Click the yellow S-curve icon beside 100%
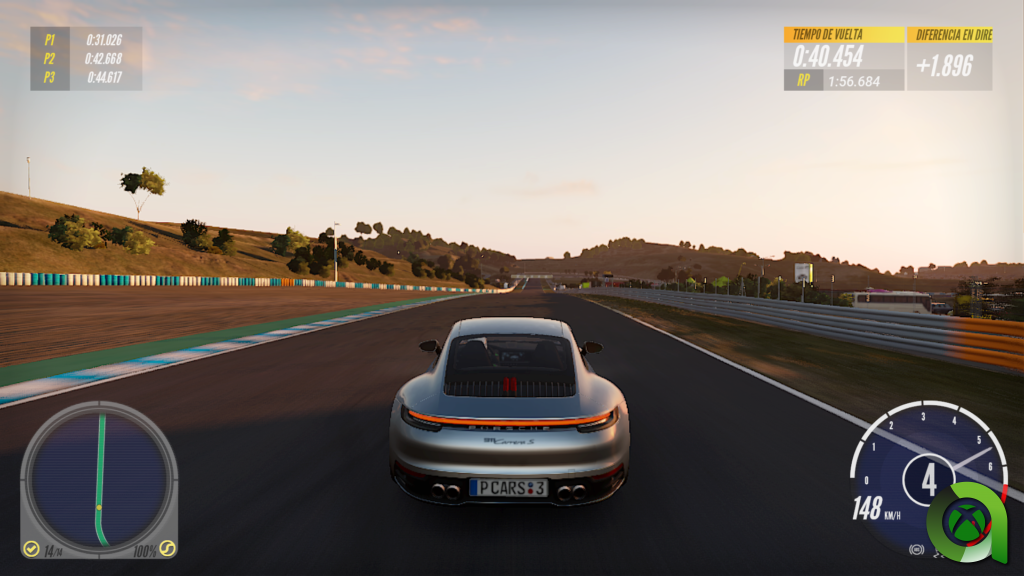This screenshot has height=576, width=1024. (167, 549)
